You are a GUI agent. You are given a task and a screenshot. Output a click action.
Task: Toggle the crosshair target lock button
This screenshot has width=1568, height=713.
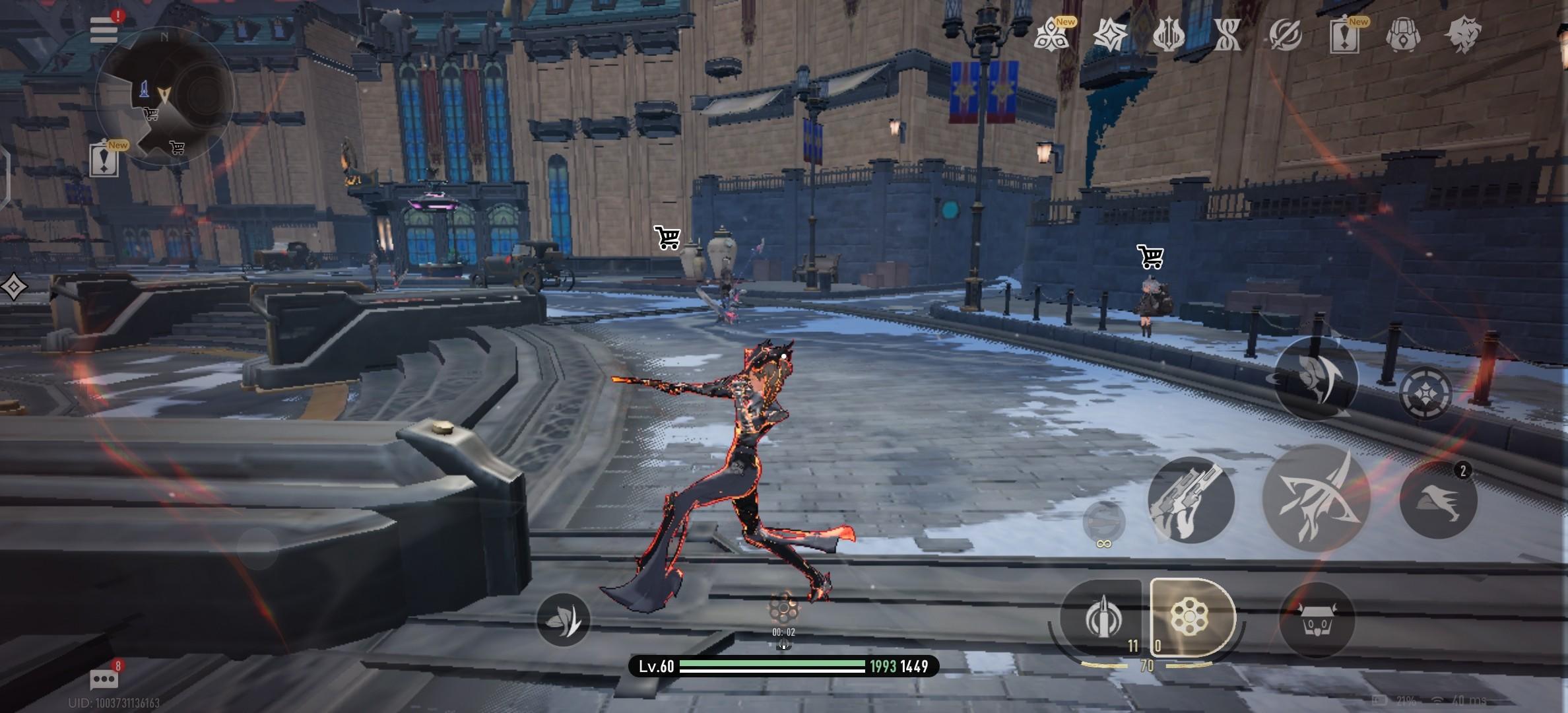[1425, 393]
